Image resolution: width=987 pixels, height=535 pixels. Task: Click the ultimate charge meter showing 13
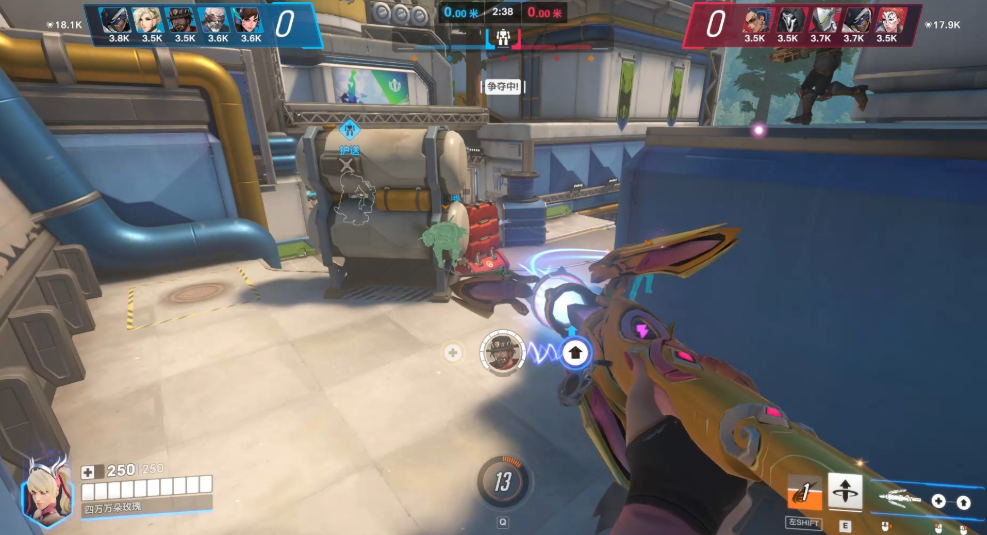pos(502,483)
